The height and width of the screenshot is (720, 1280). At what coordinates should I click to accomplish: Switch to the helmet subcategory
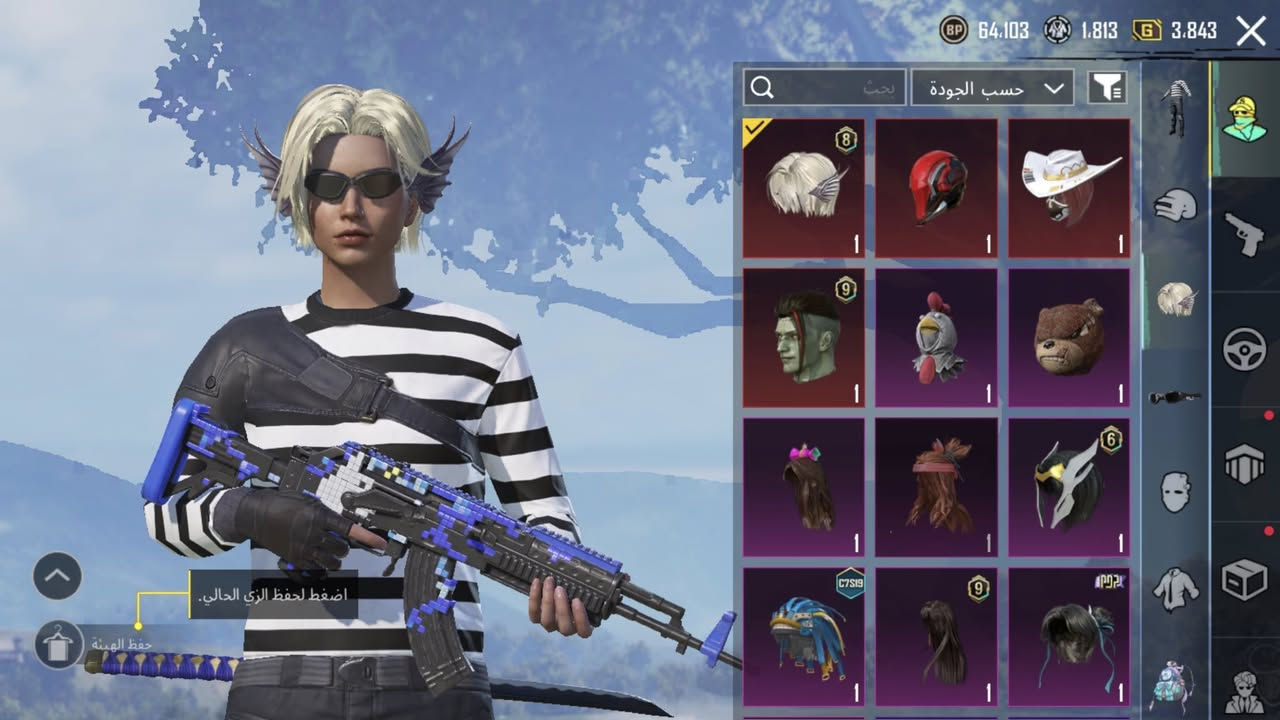(1176, 205)
